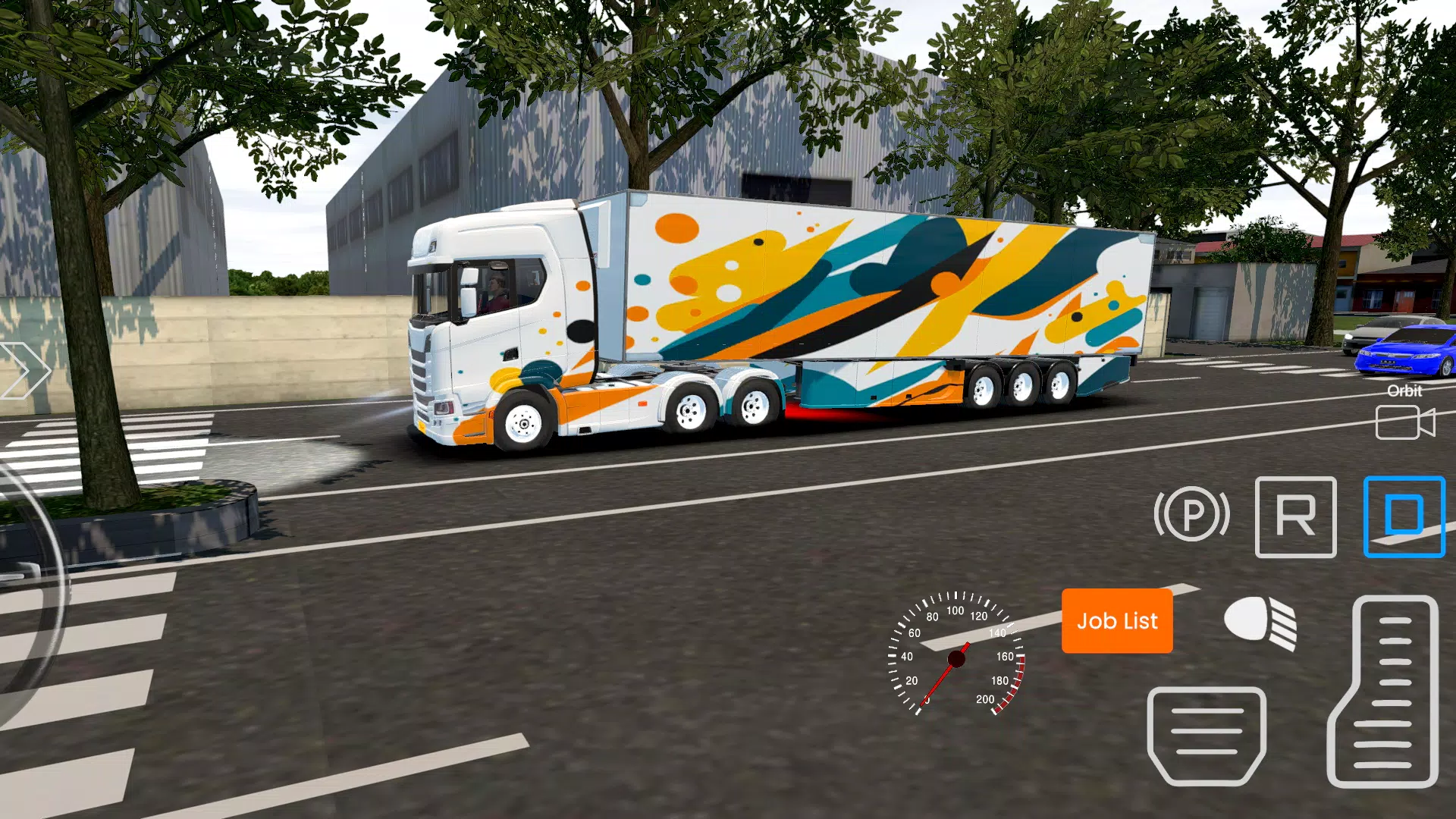
Task: Open the Job List
Action: pyautogui.click(x=1116, y=621)
